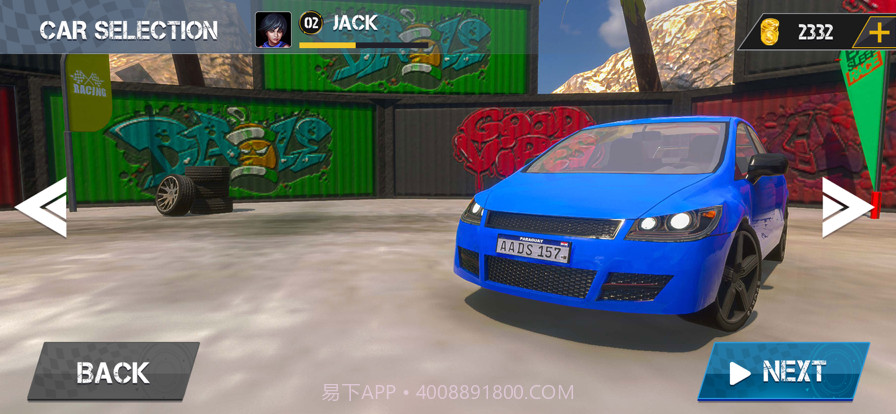Viewport: 896px width, 414px height.
Task: Show the previous car with left arrow
Action: click(42, 207)
